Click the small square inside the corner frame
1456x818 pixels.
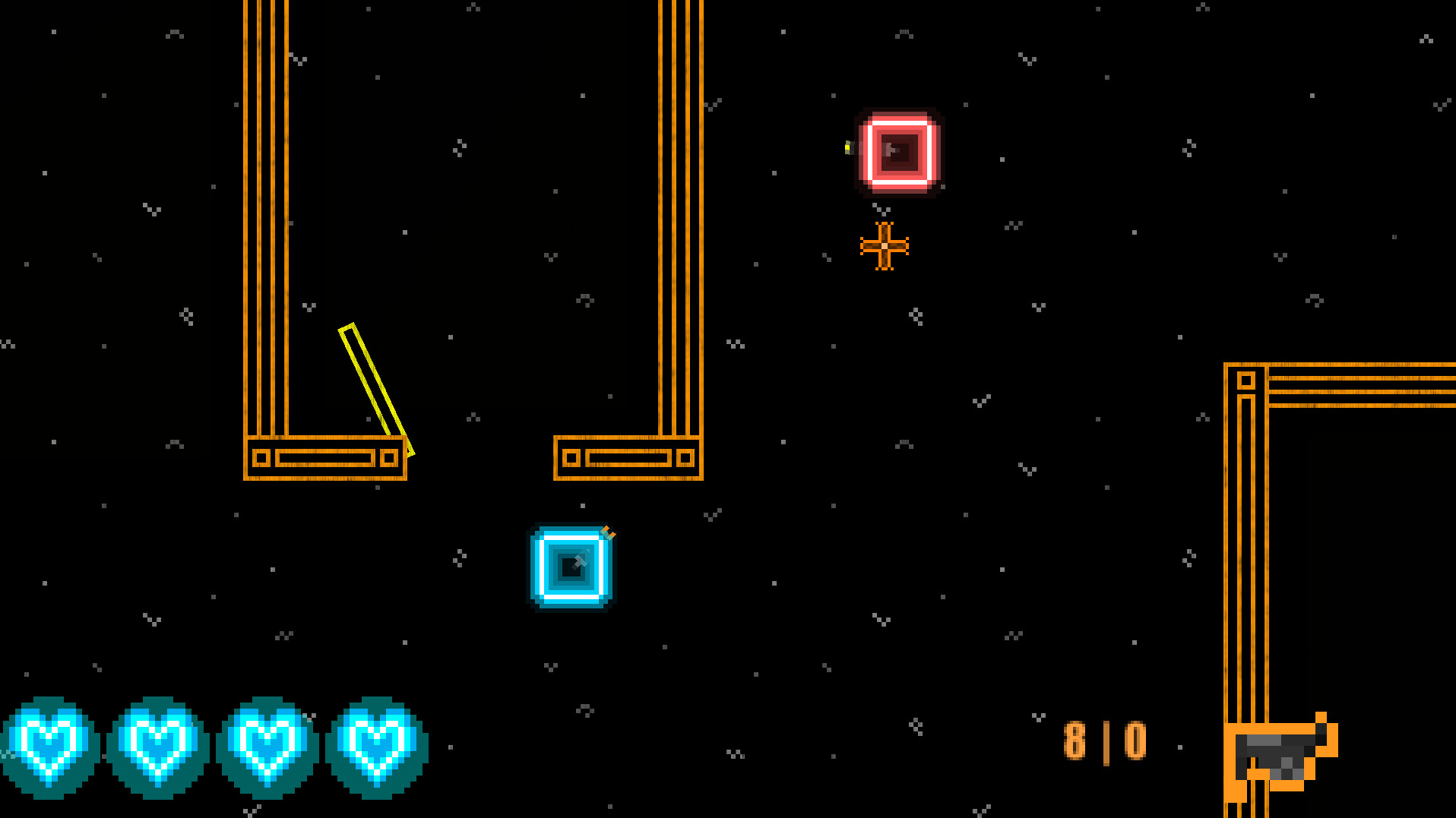pos(1246,380)
